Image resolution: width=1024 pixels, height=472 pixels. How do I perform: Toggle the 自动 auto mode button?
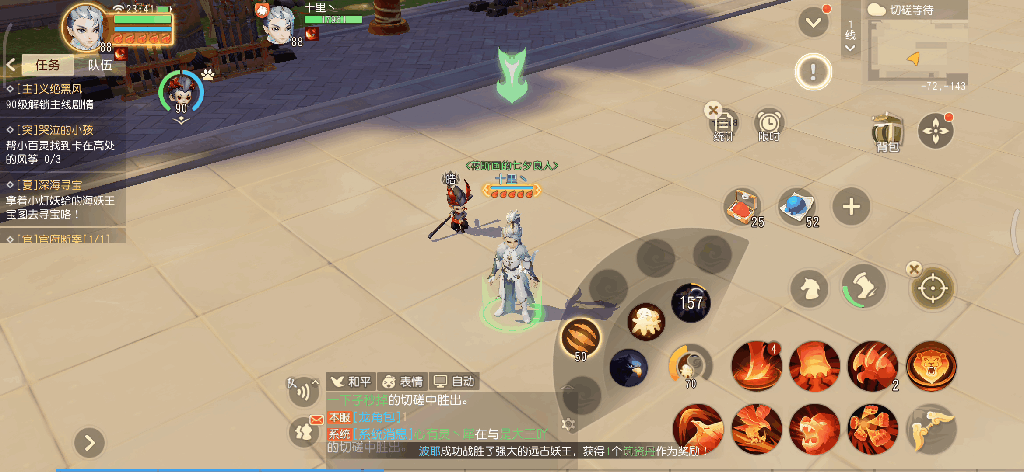pyautogui.click(x=454, y=381)
